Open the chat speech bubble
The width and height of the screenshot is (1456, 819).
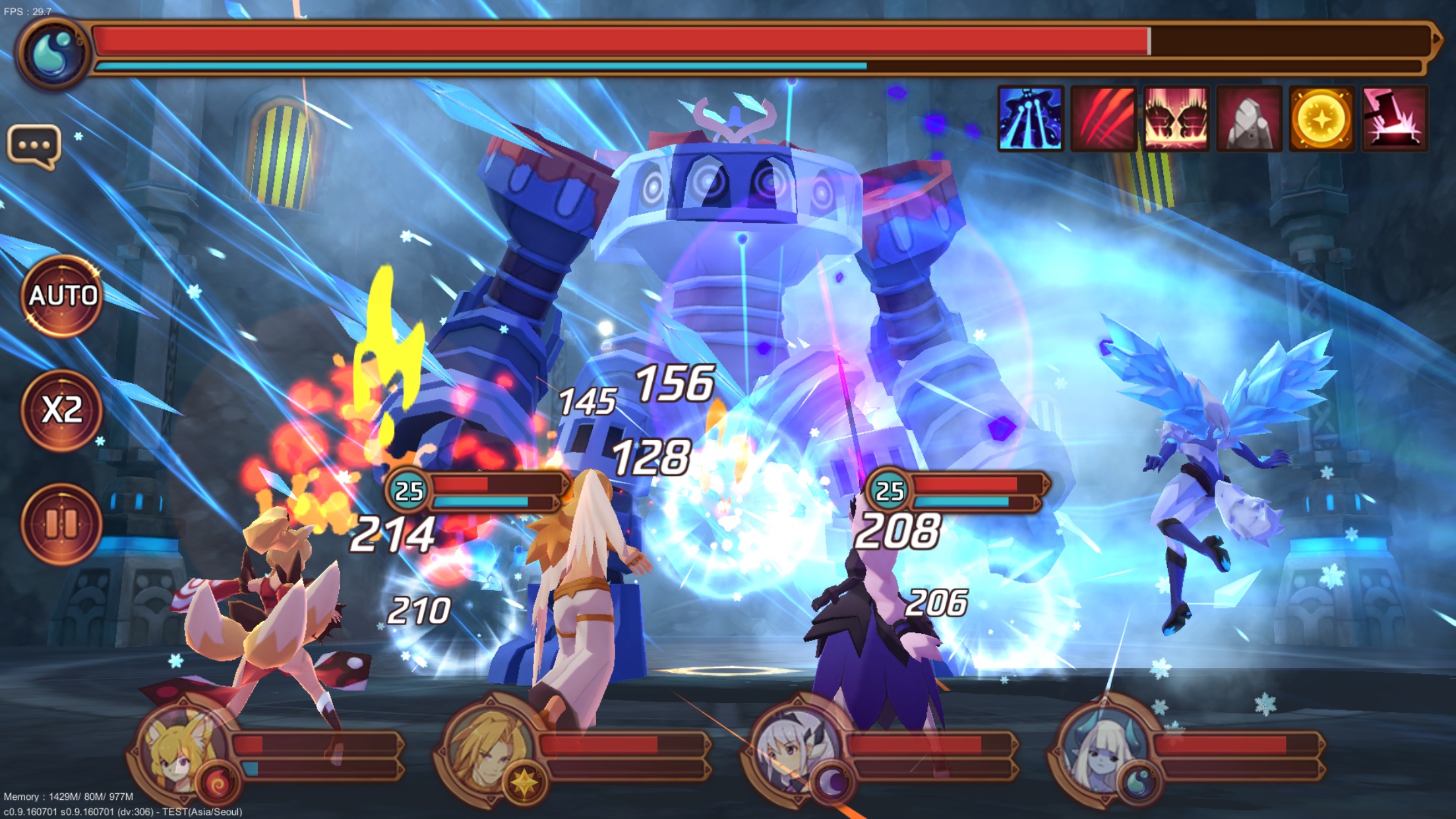tap(34, 146)
